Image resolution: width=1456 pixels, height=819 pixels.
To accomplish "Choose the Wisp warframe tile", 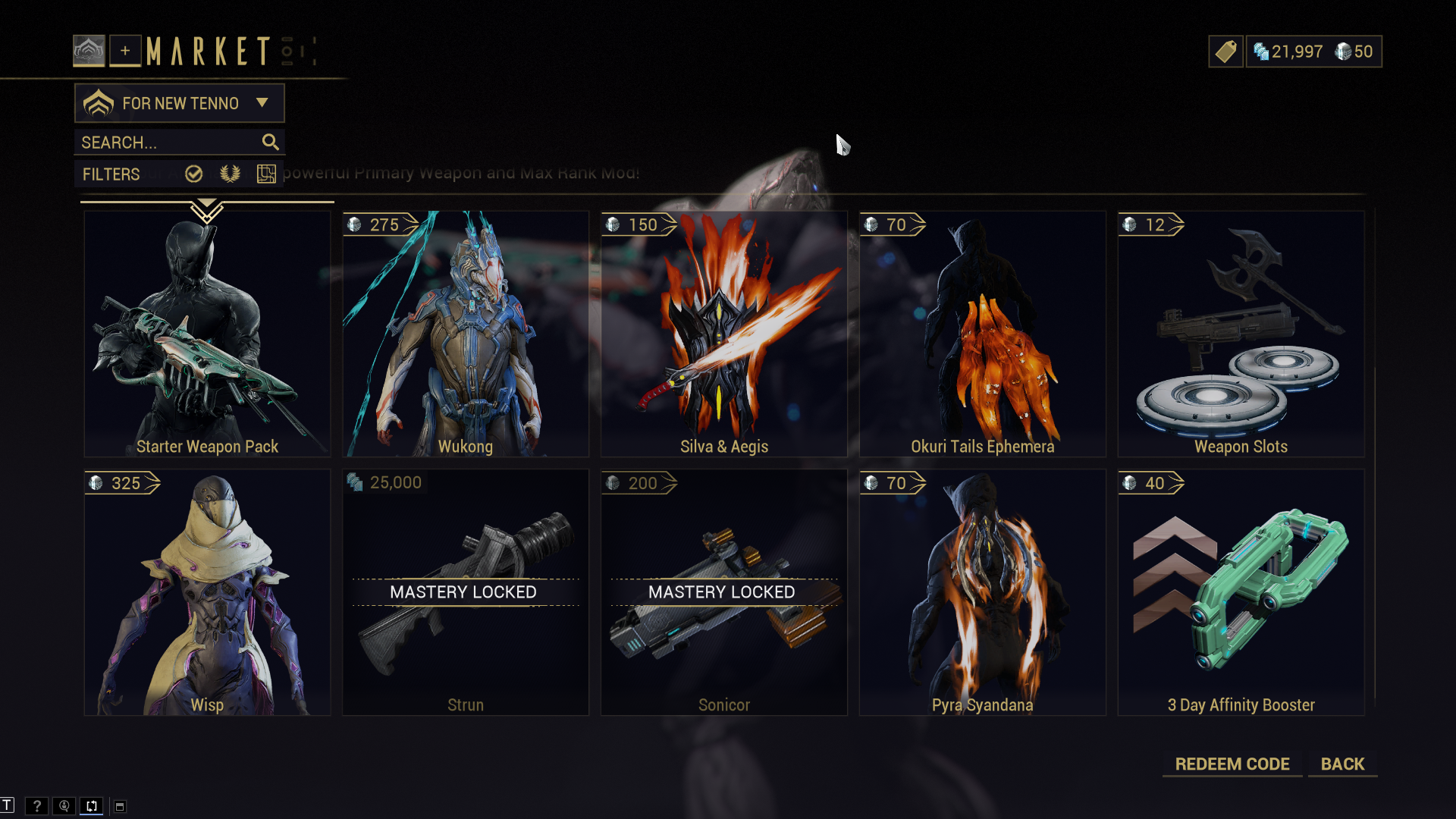I will pyautogui.click(x=207, y=592).
